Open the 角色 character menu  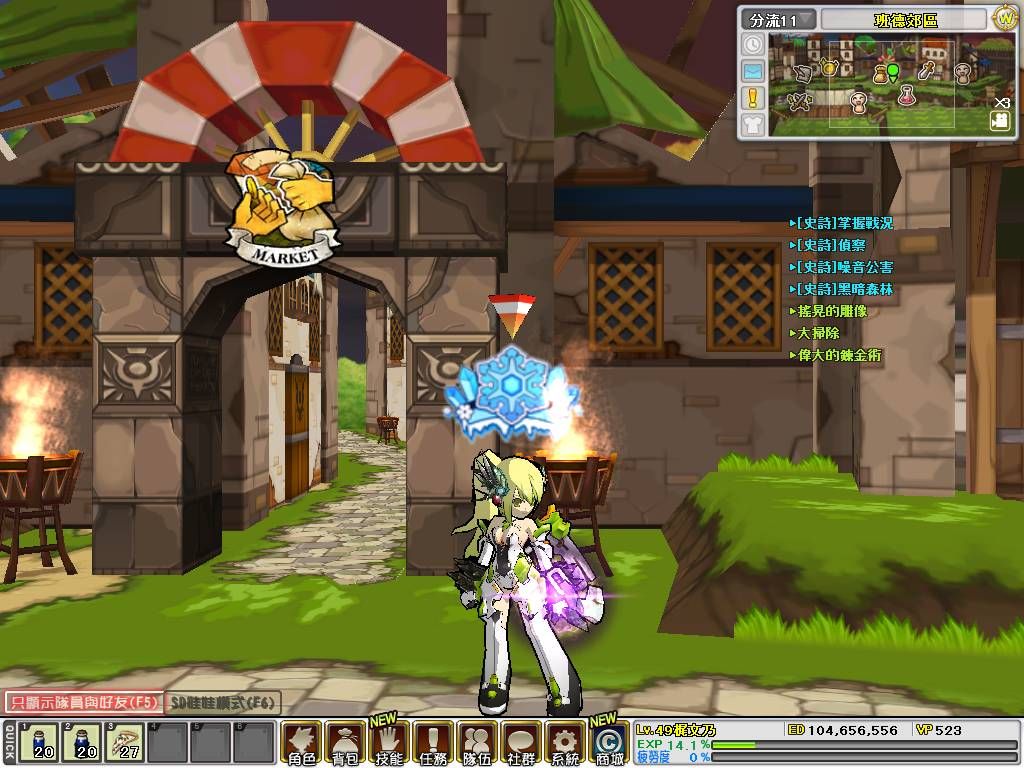tap(301, 743)
